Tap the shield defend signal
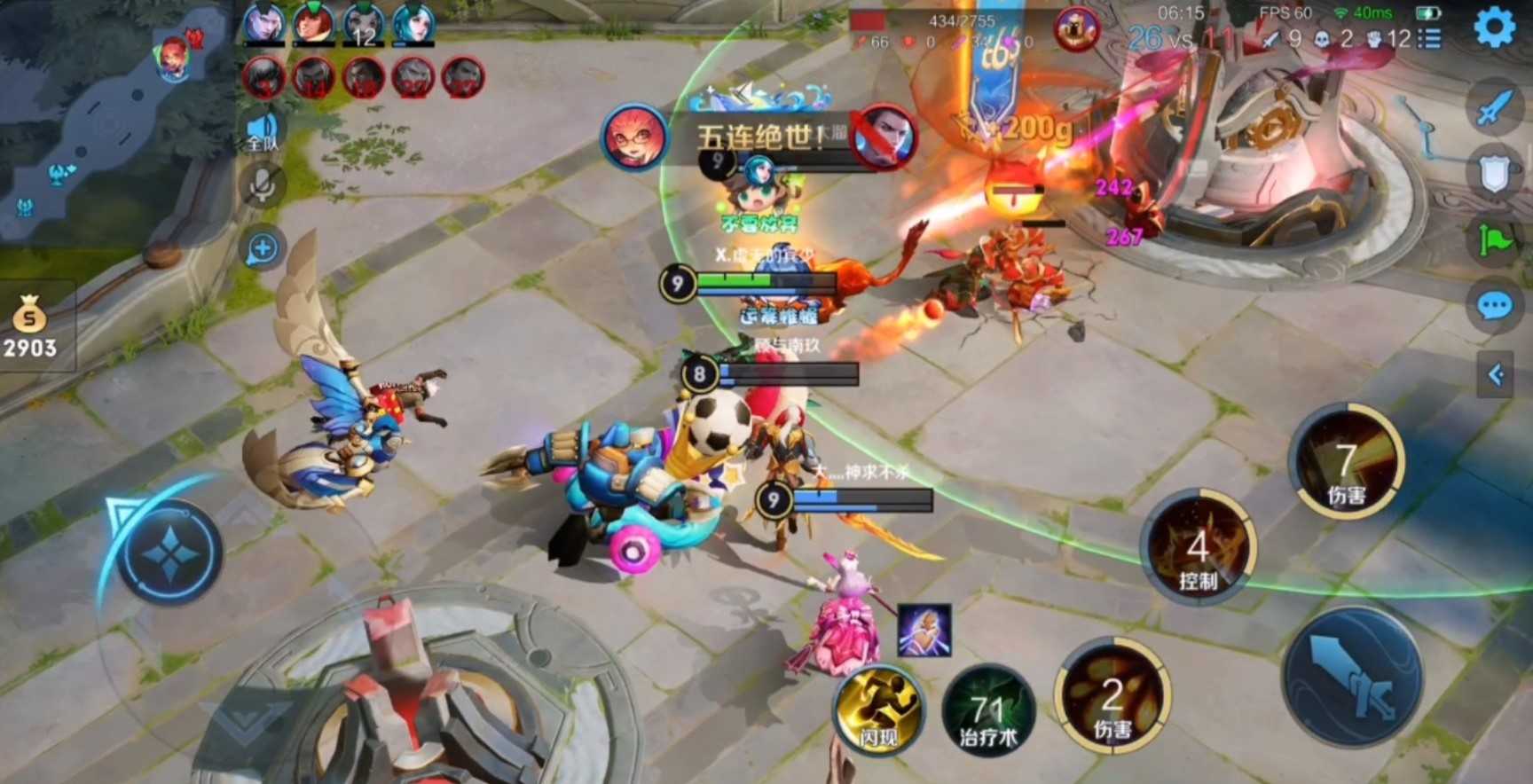The image size is (1533, 784). pos(1495,173)
